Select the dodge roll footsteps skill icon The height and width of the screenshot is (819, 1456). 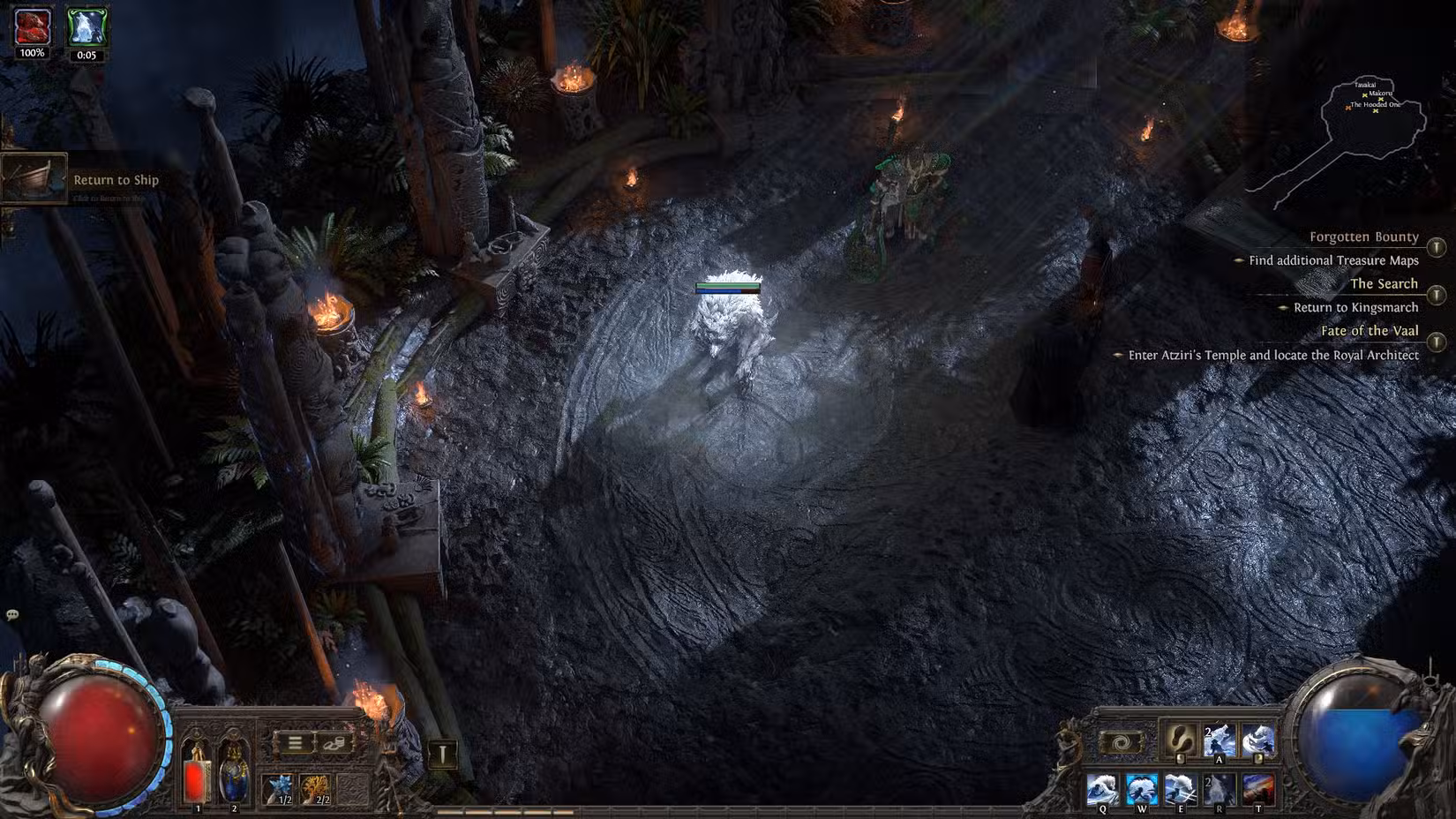[1180, 740]
